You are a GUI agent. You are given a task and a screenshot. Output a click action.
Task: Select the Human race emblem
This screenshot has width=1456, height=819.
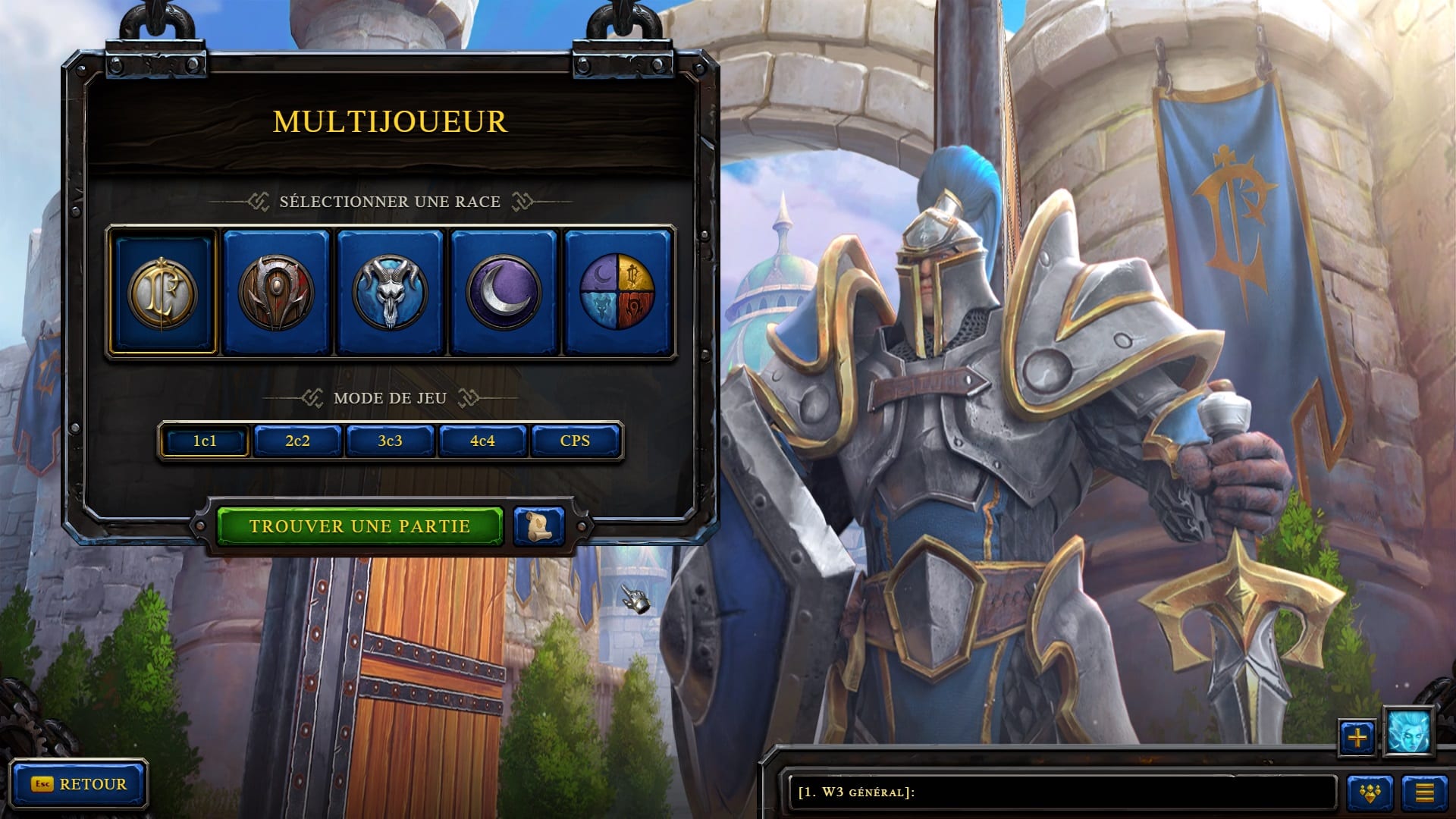(x=163, y=293)
